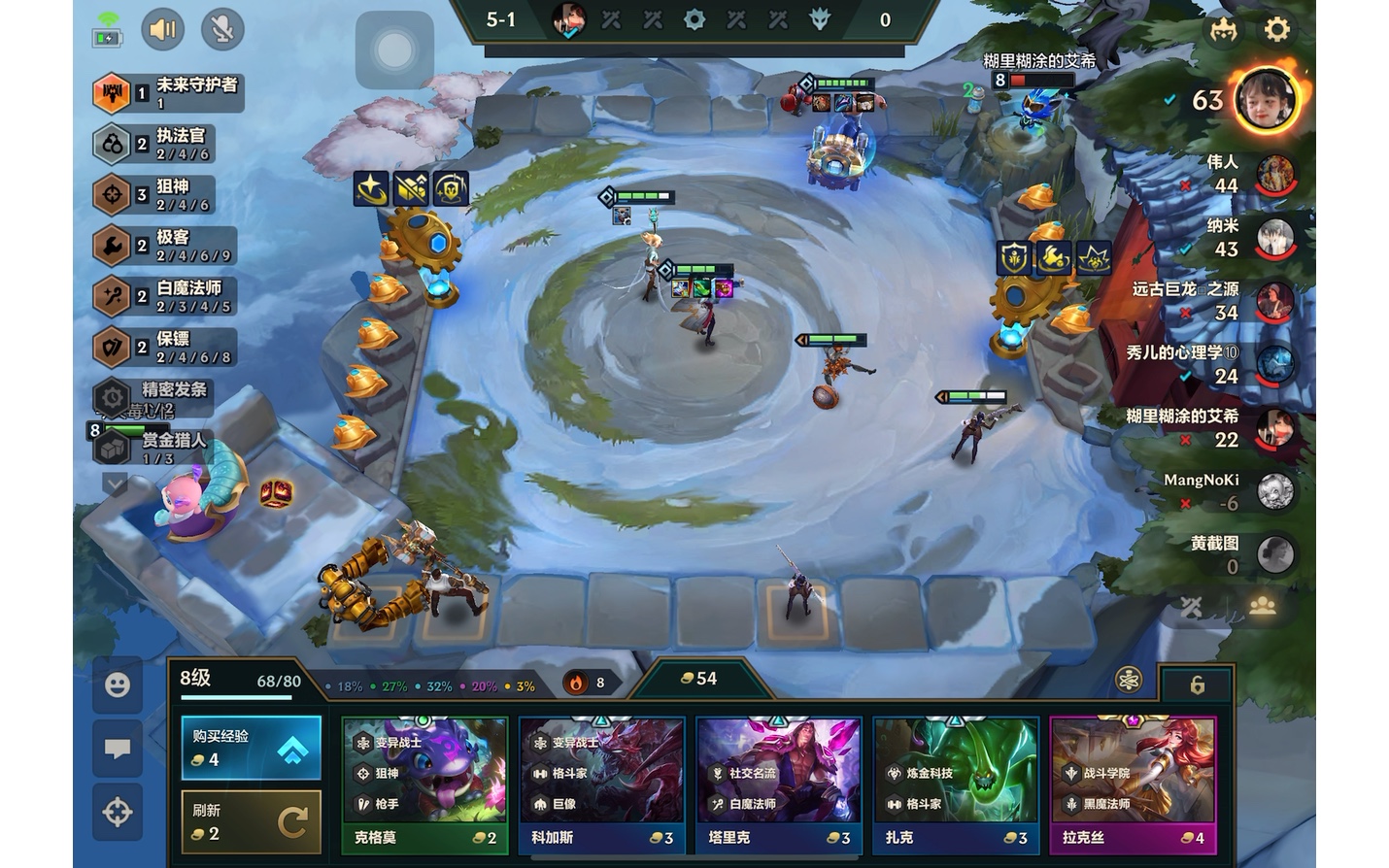
Task: Toggle the muted microphone button
Action: coord(222,30)
